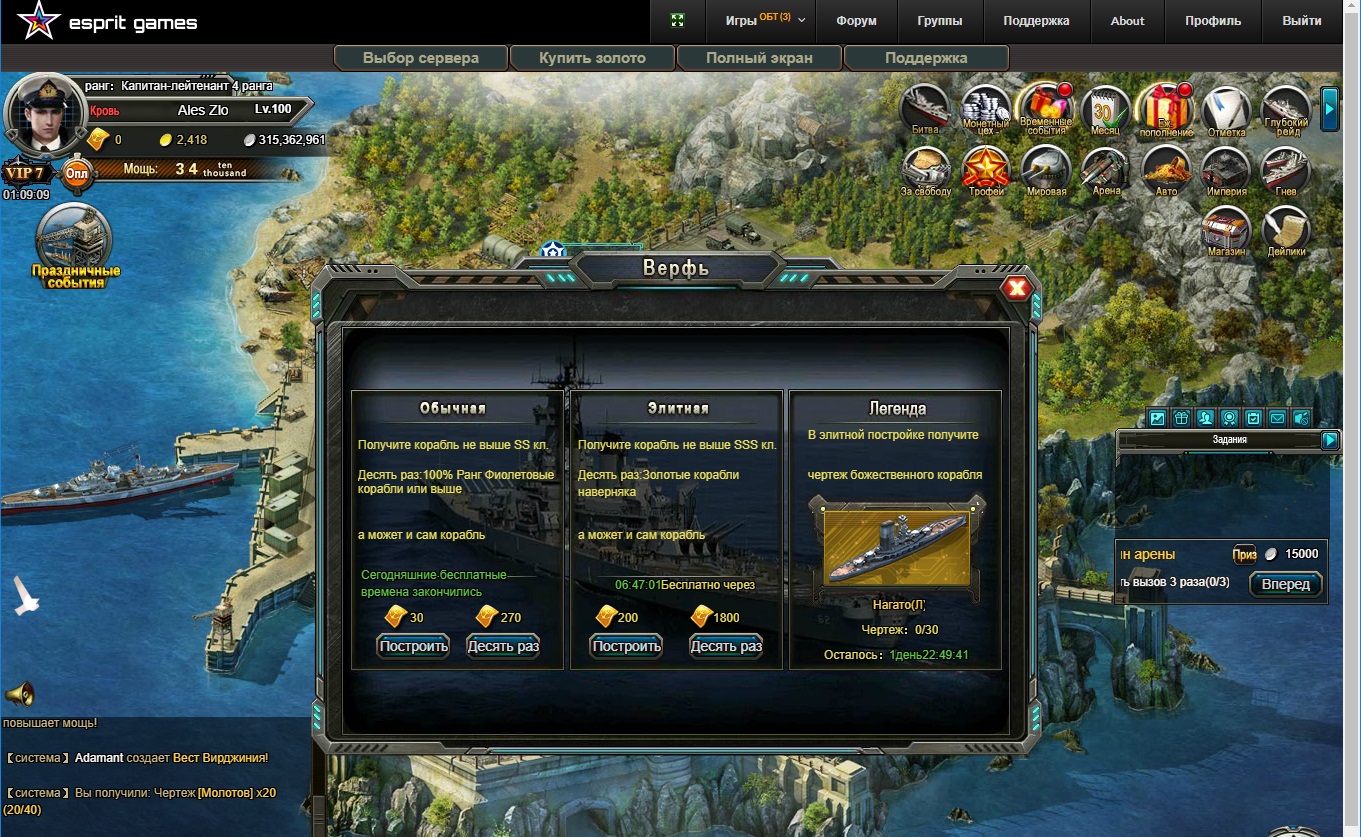The width and height of the screenshot is (1361, 837).
Task: Show Временные события gift icon
Action: pos(1045,108)
